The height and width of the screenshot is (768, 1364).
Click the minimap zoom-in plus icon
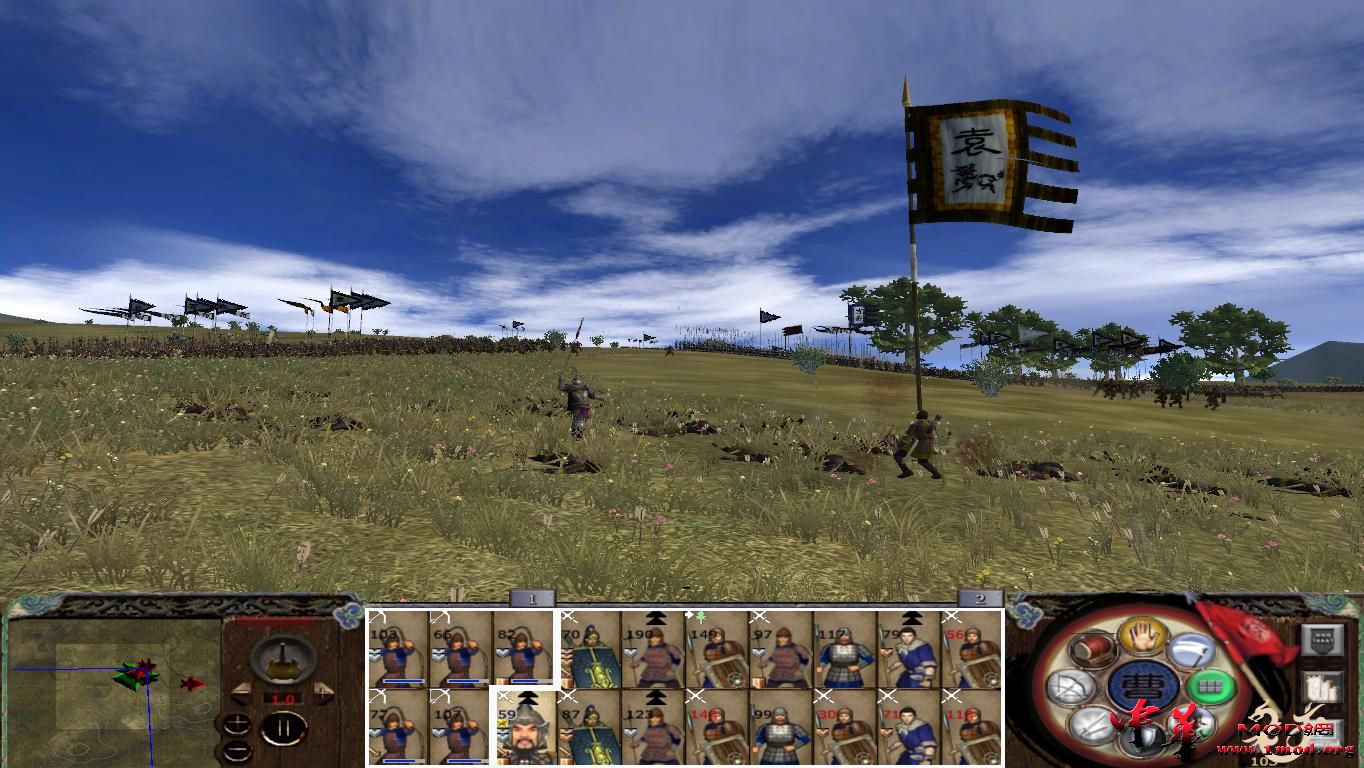pyautogui.click(x=237, y=724)
